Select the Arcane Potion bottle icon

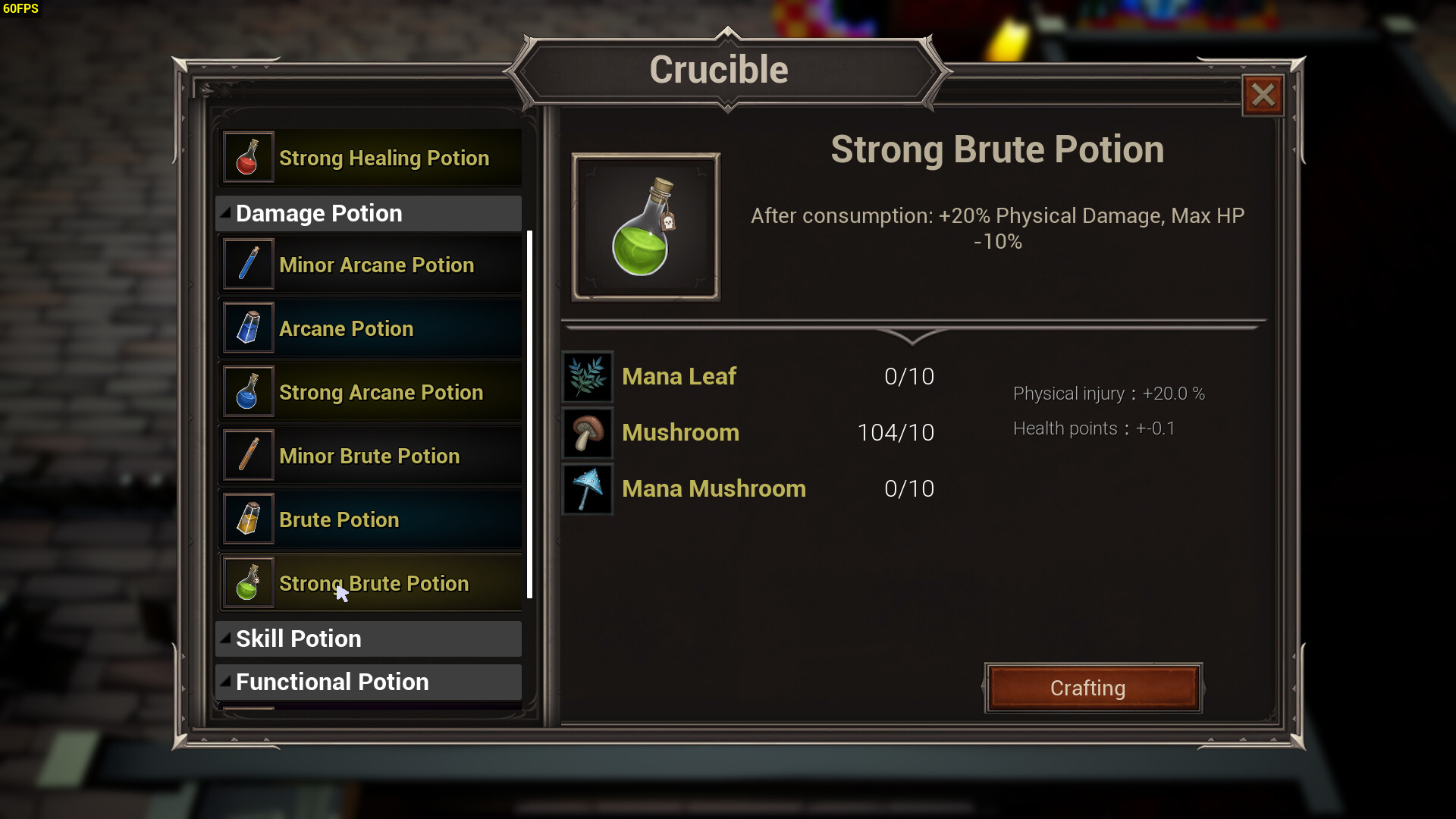[x=248, y=328]
